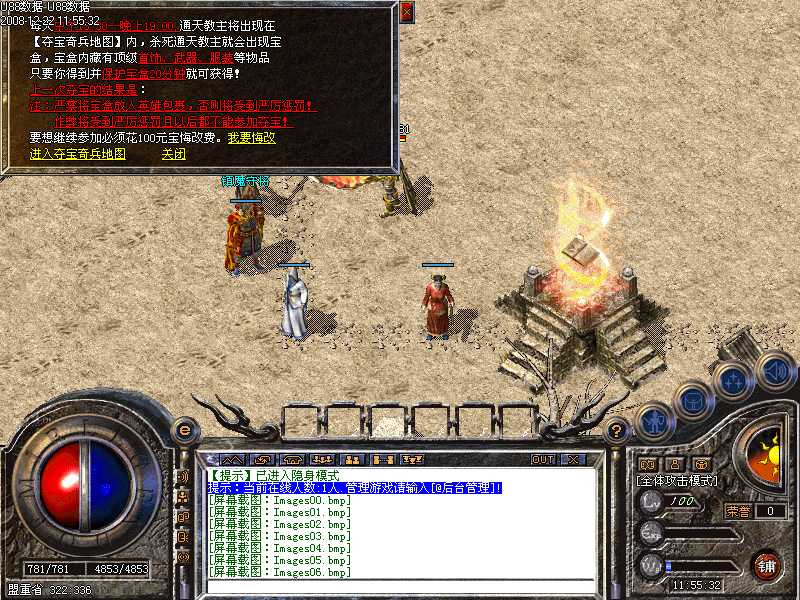Select the 关闭 link in the dialog

pos(173,154)
